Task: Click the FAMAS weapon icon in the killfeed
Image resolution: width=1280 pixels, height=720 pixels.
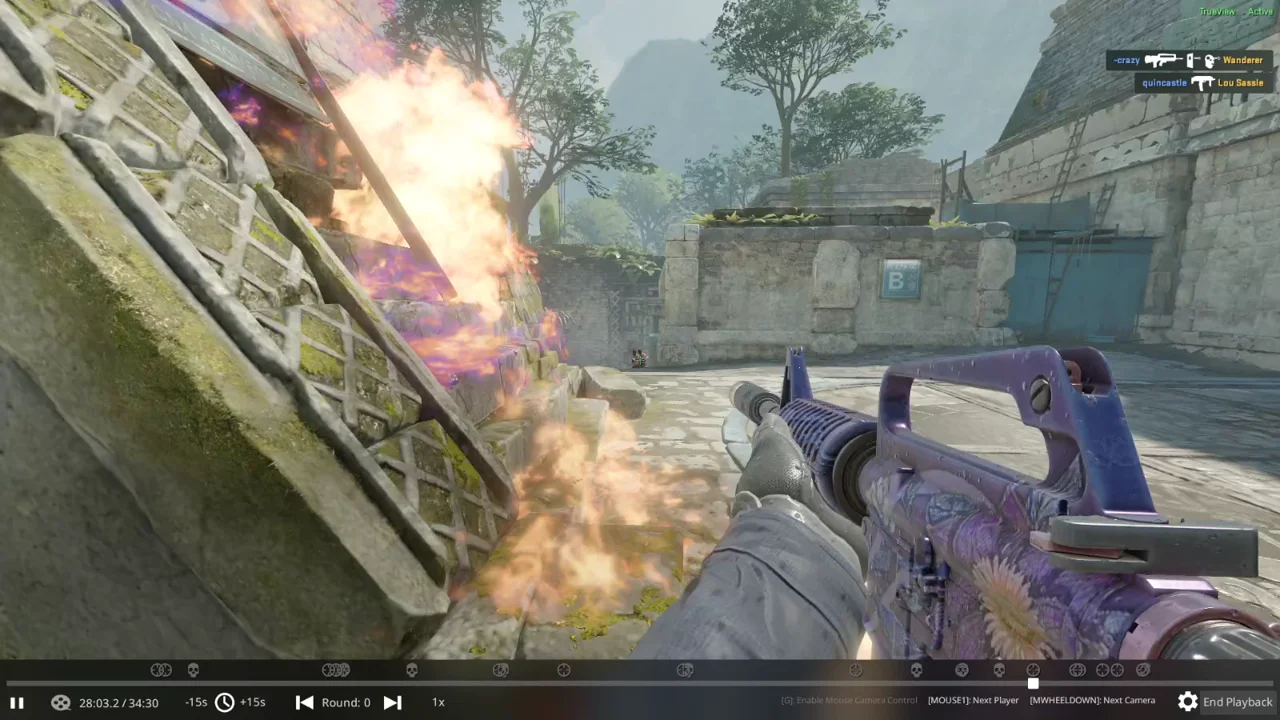Action: pos(1160,60)
